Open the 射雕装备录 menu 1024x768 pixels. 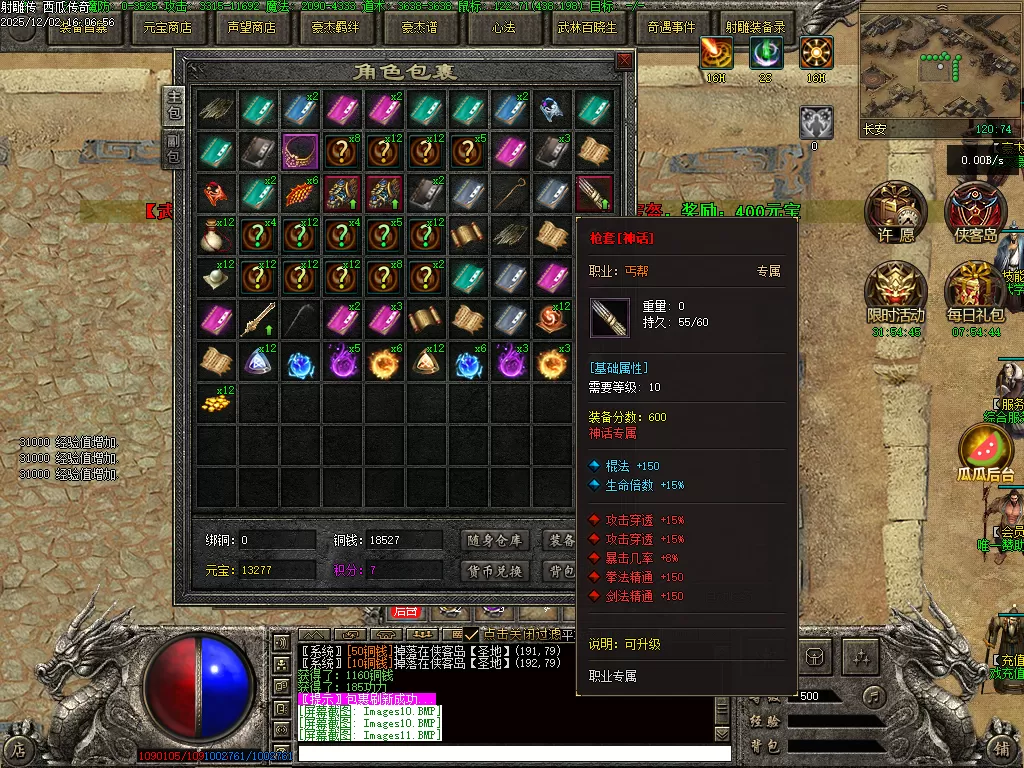coord(755,28)
